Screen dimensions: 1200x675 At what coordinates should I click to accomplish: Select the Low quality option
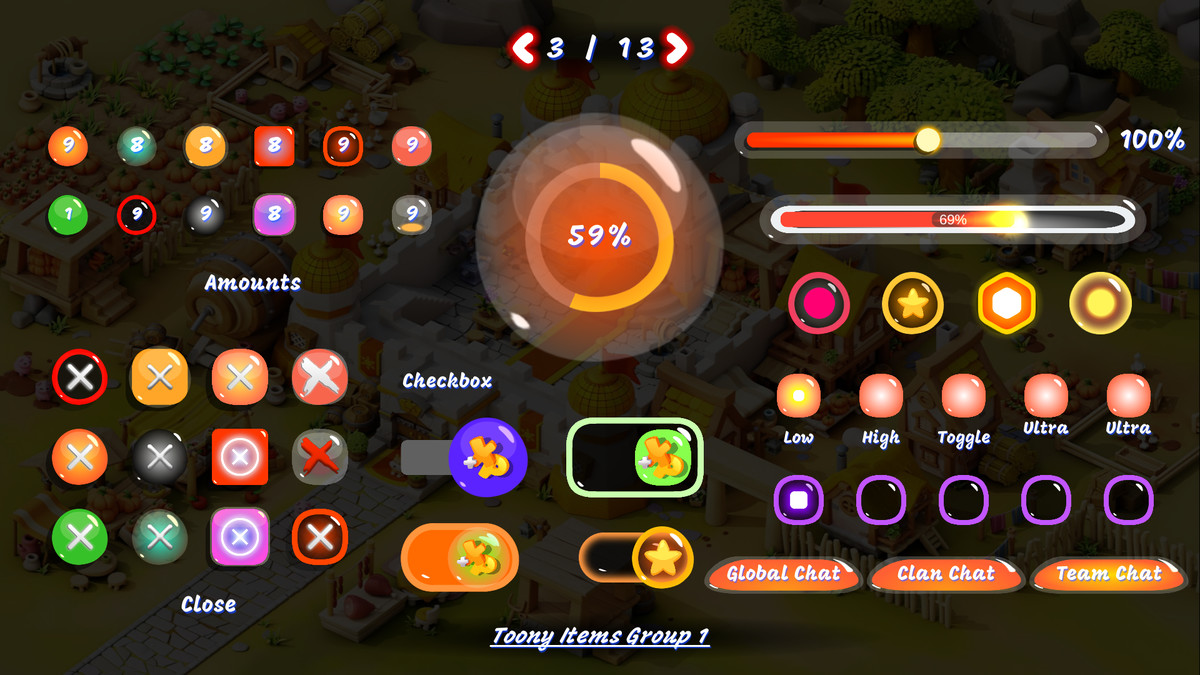tap(798, 395)
